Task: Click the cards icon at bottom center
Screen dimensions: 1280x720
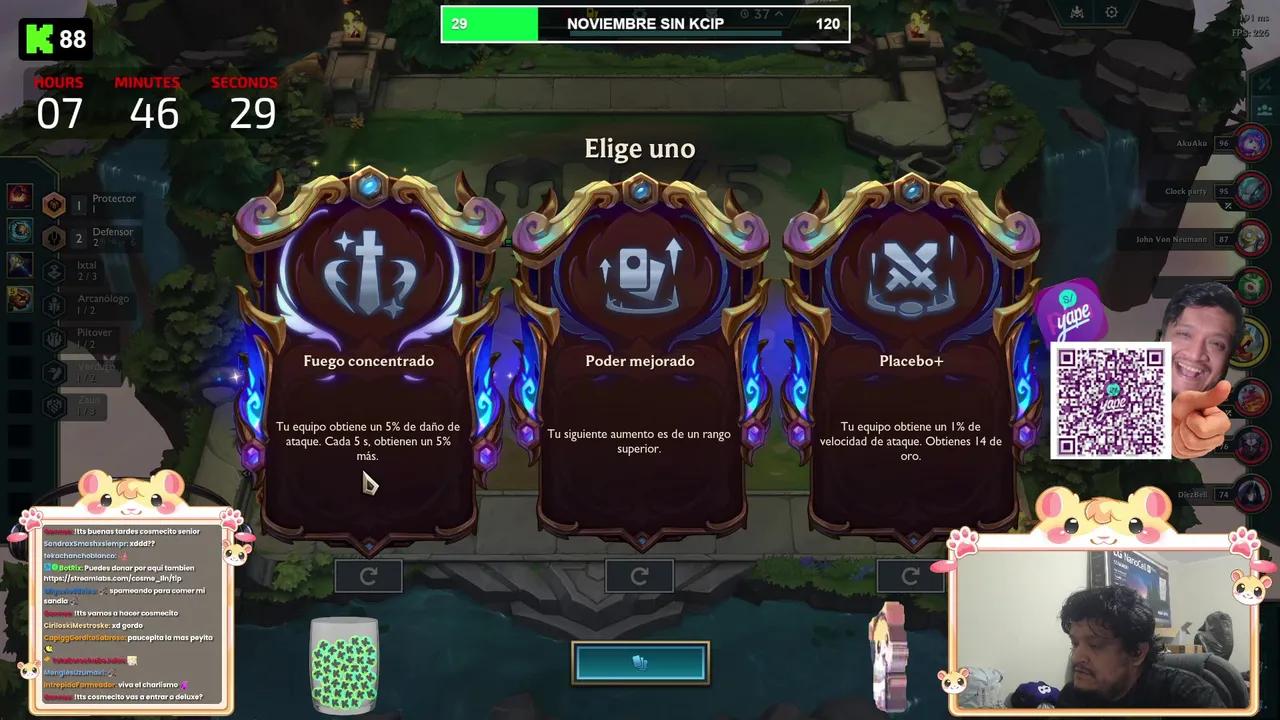Action: click(x=640, y=662)
